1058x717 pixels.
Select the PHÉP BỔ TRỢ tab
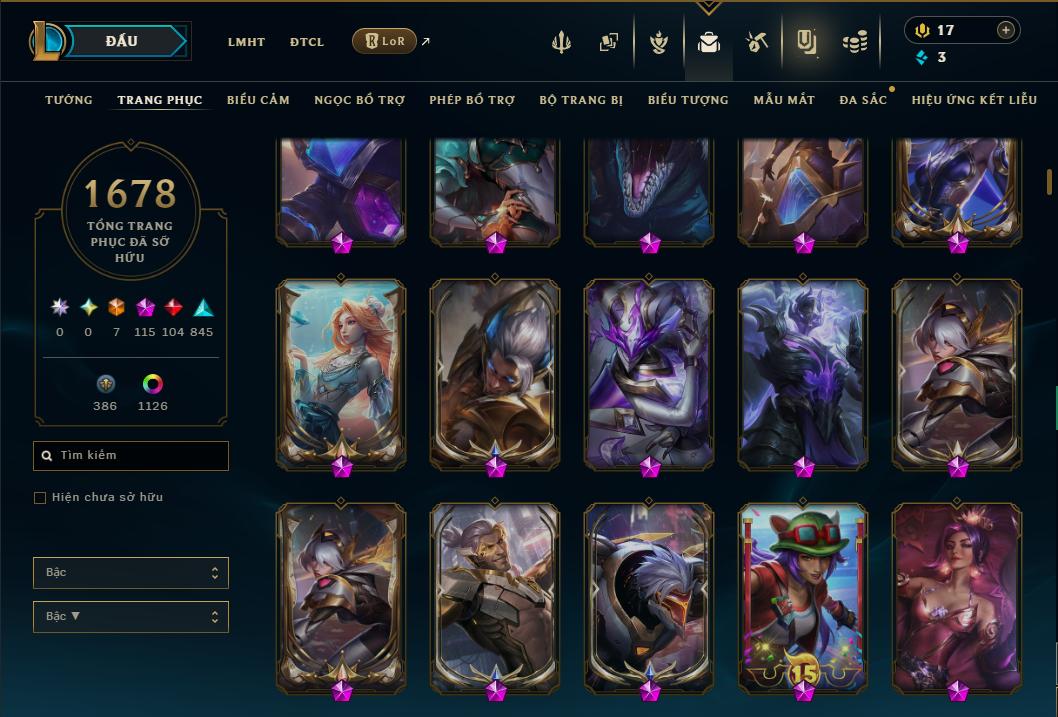pyautogui.click(x=472, y=100)
